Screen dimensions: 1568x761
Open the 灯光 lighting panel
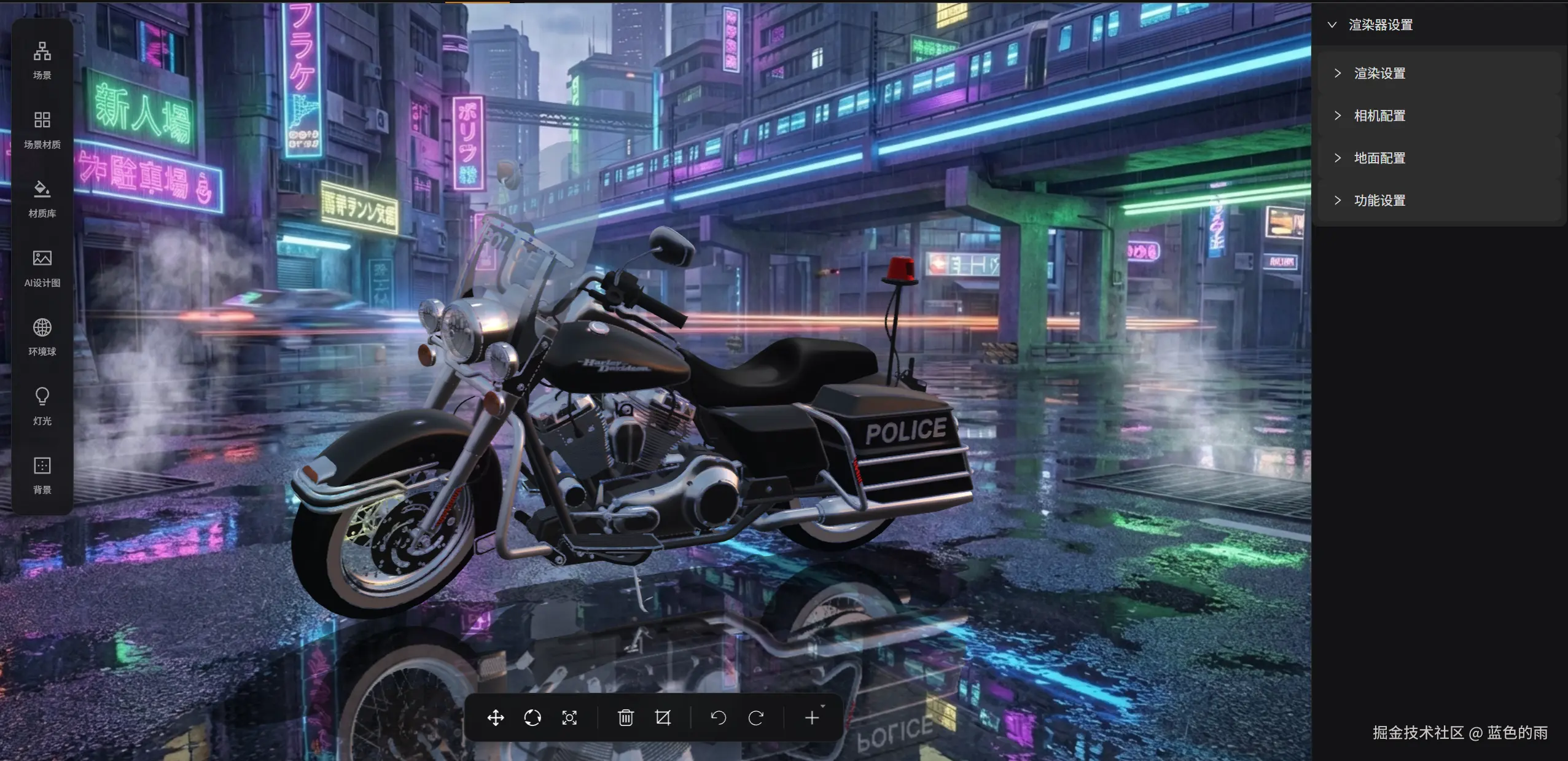pos(42,406)
